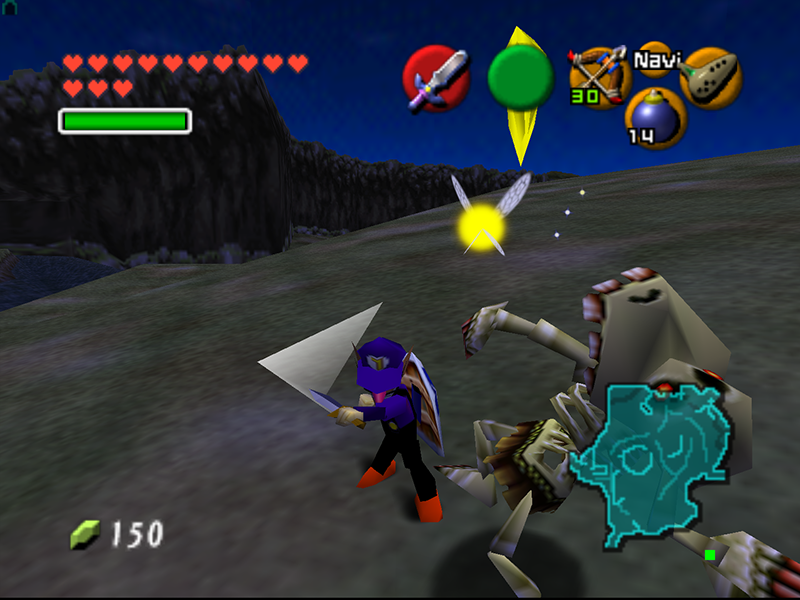Equip the bow and arrows item

coord(596,76)
